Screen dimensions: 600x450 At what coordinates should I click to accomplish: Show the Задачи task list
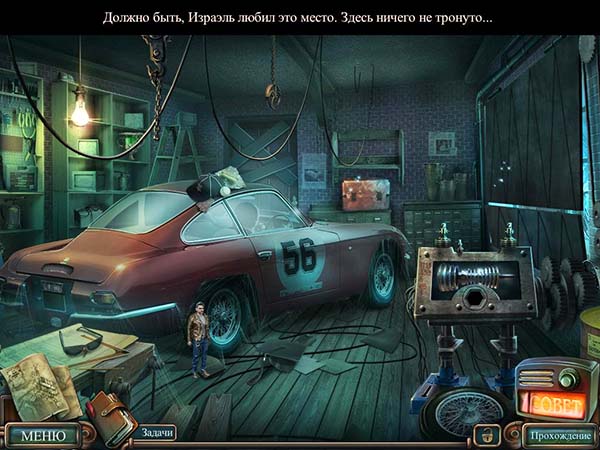coord(157,432)
